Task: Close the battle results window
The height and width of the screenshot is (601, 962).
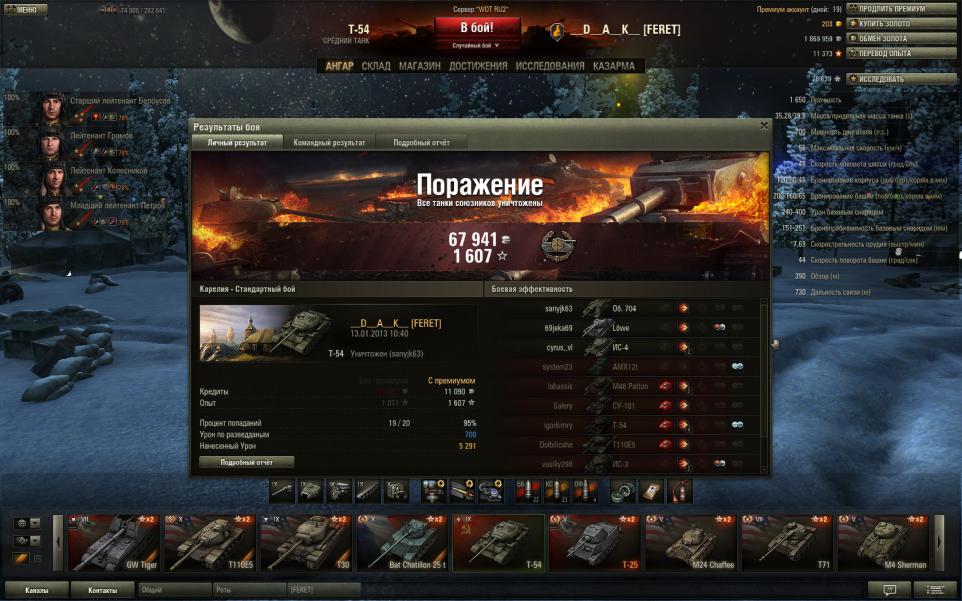Action: point(764,126)
